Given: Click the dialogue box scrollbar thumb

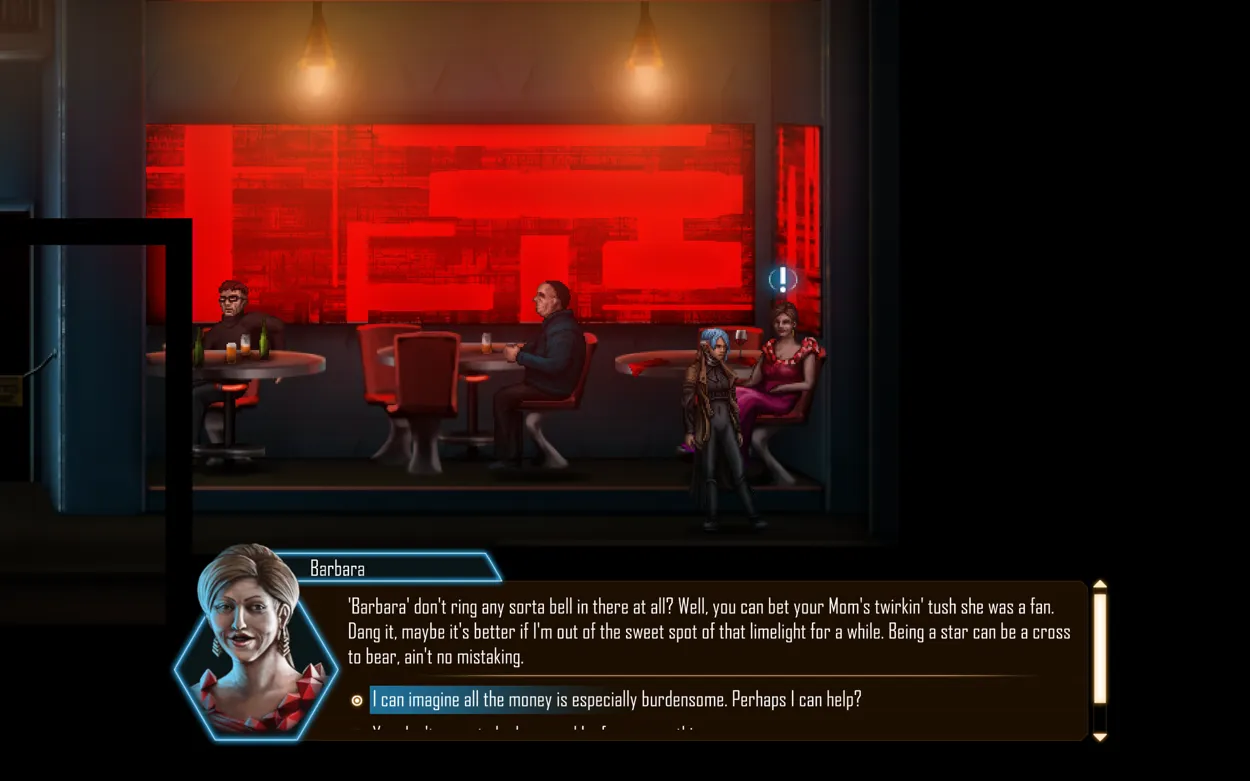Looking at the screenshot, I should (x=1100, y=648).
